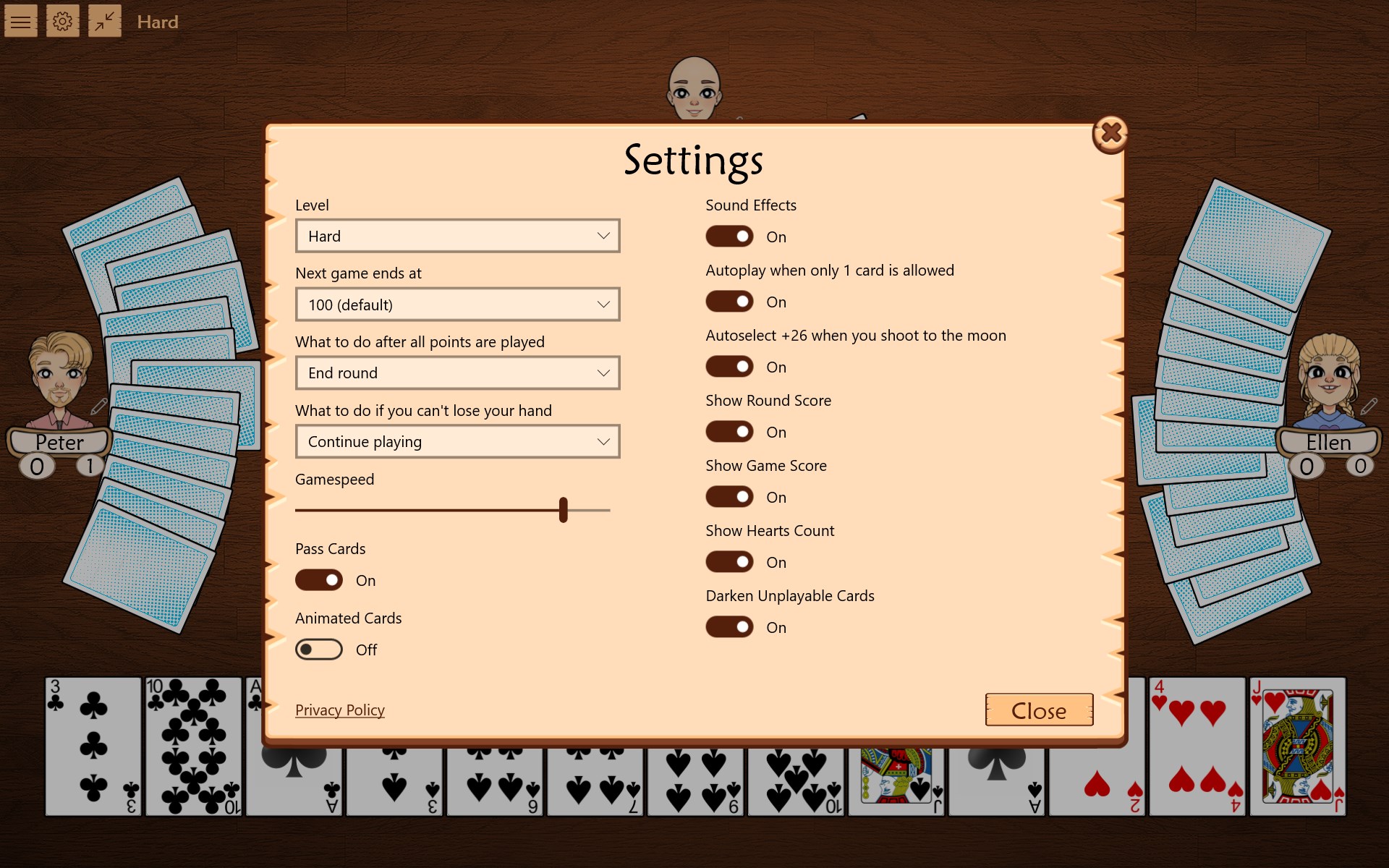The width and height of the screenshot is (1389, 868).
Task: Click the bald opponent's avatar at top
Action: point(696,87)
